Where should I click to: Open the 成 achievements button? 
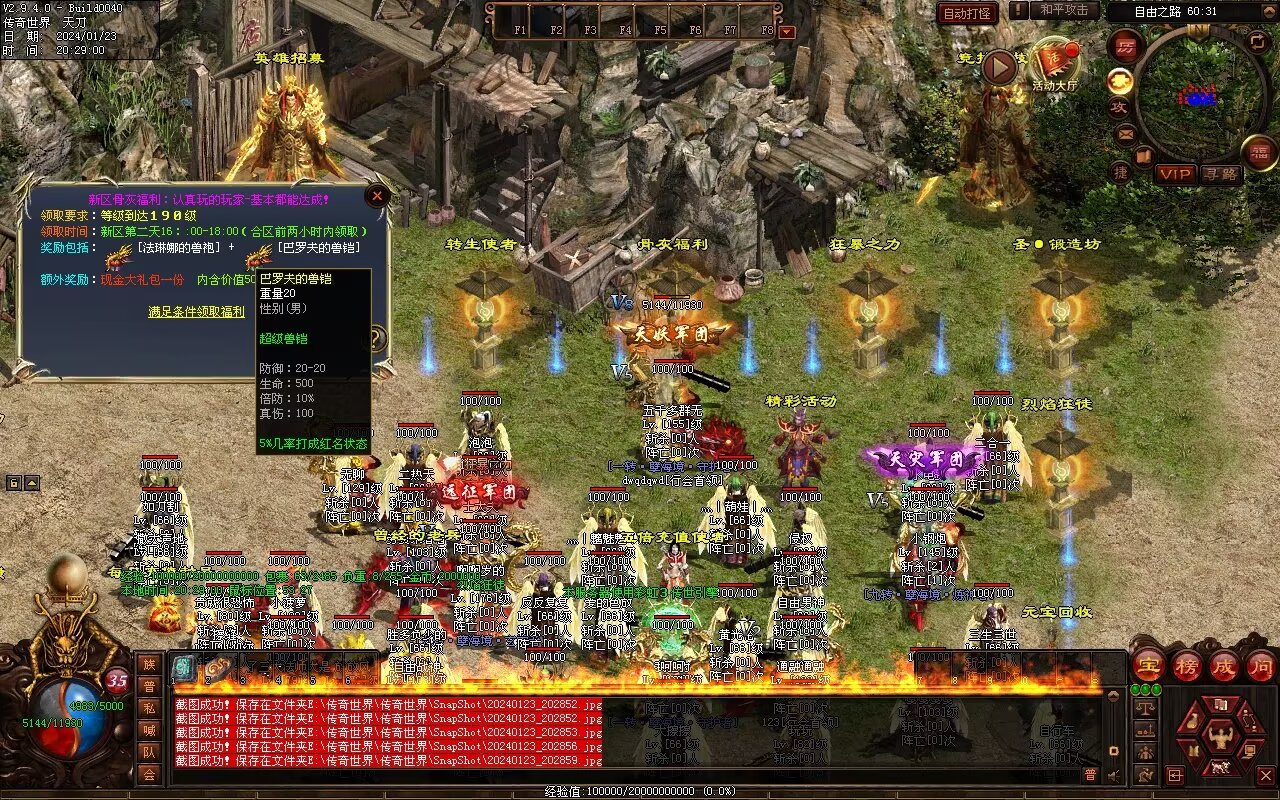pyautogui.click(x=1224, y=665)
